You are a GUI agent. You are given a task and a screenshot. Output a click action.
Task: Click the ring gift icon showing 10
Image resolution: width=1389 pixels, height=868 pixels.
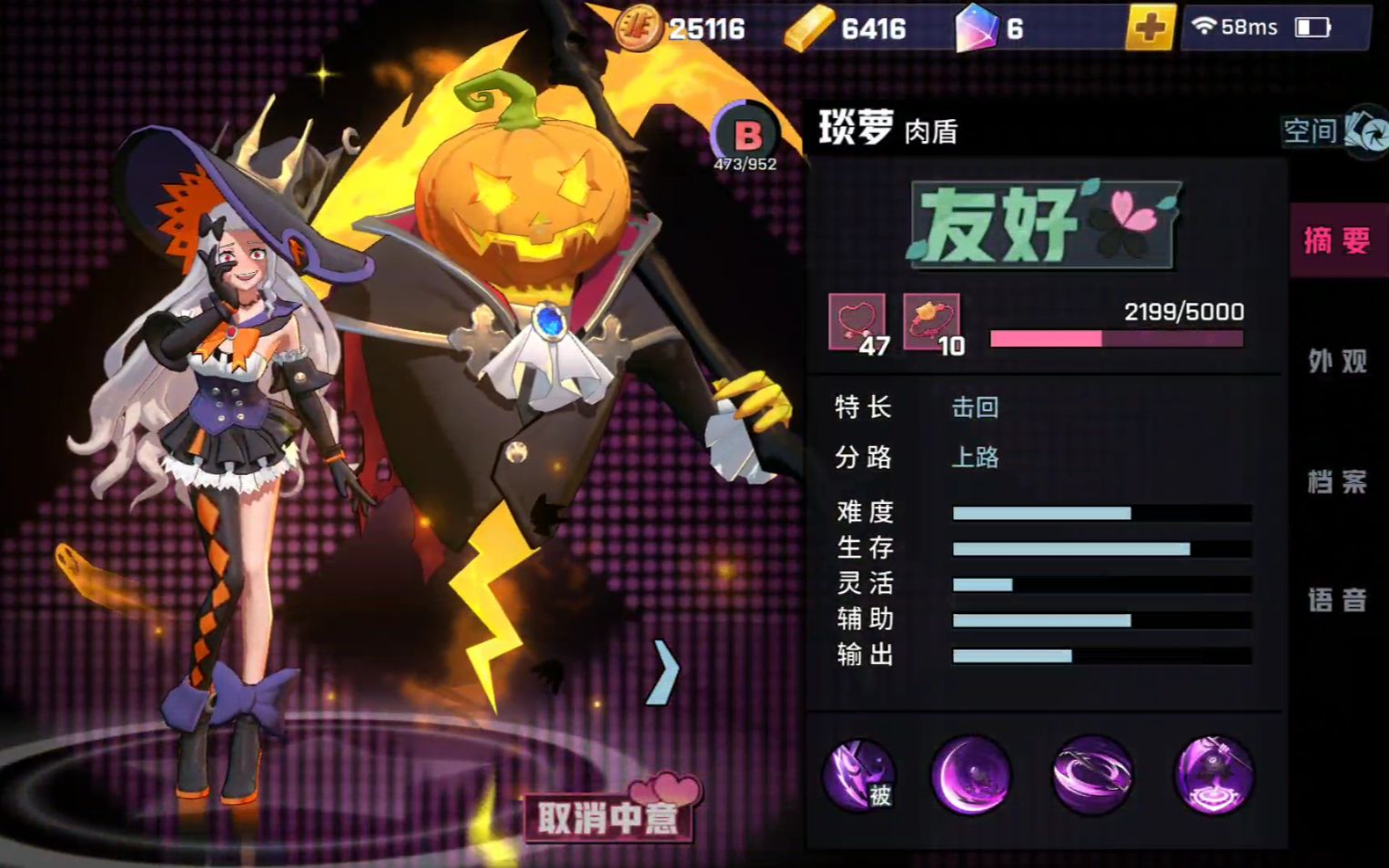[x=930, y=319]
